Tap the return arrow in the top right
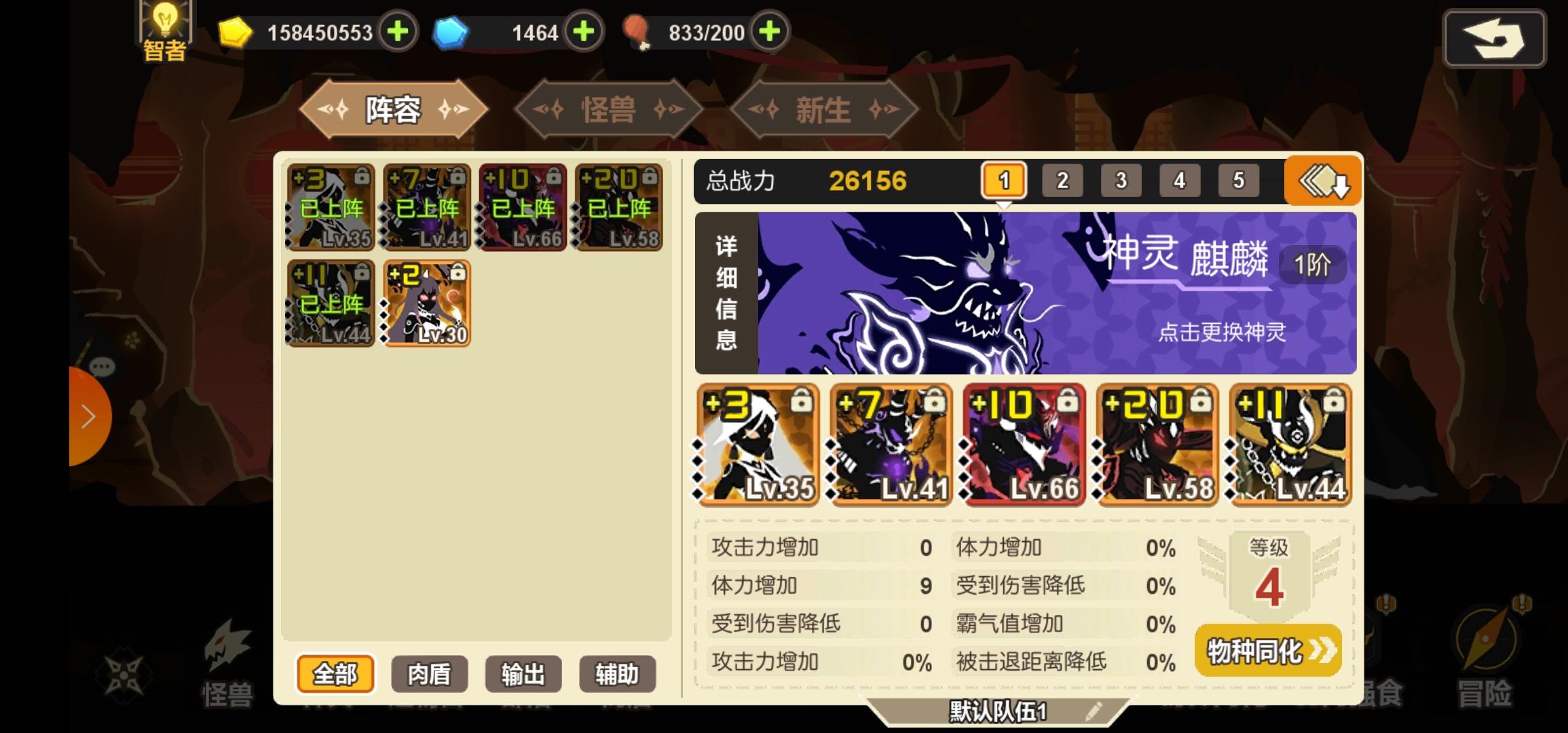The width and height of the screenshot is (1568, 733). [1493, 38]
